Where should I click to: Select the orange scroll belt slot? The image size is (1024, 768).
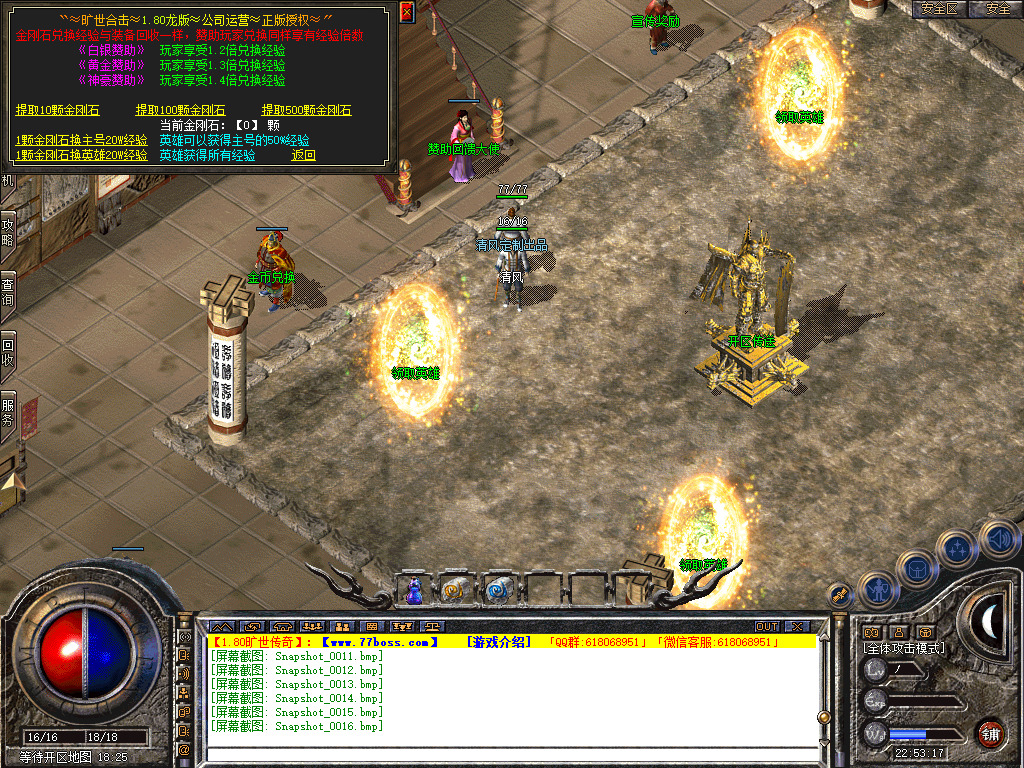[x=455, y=591]
